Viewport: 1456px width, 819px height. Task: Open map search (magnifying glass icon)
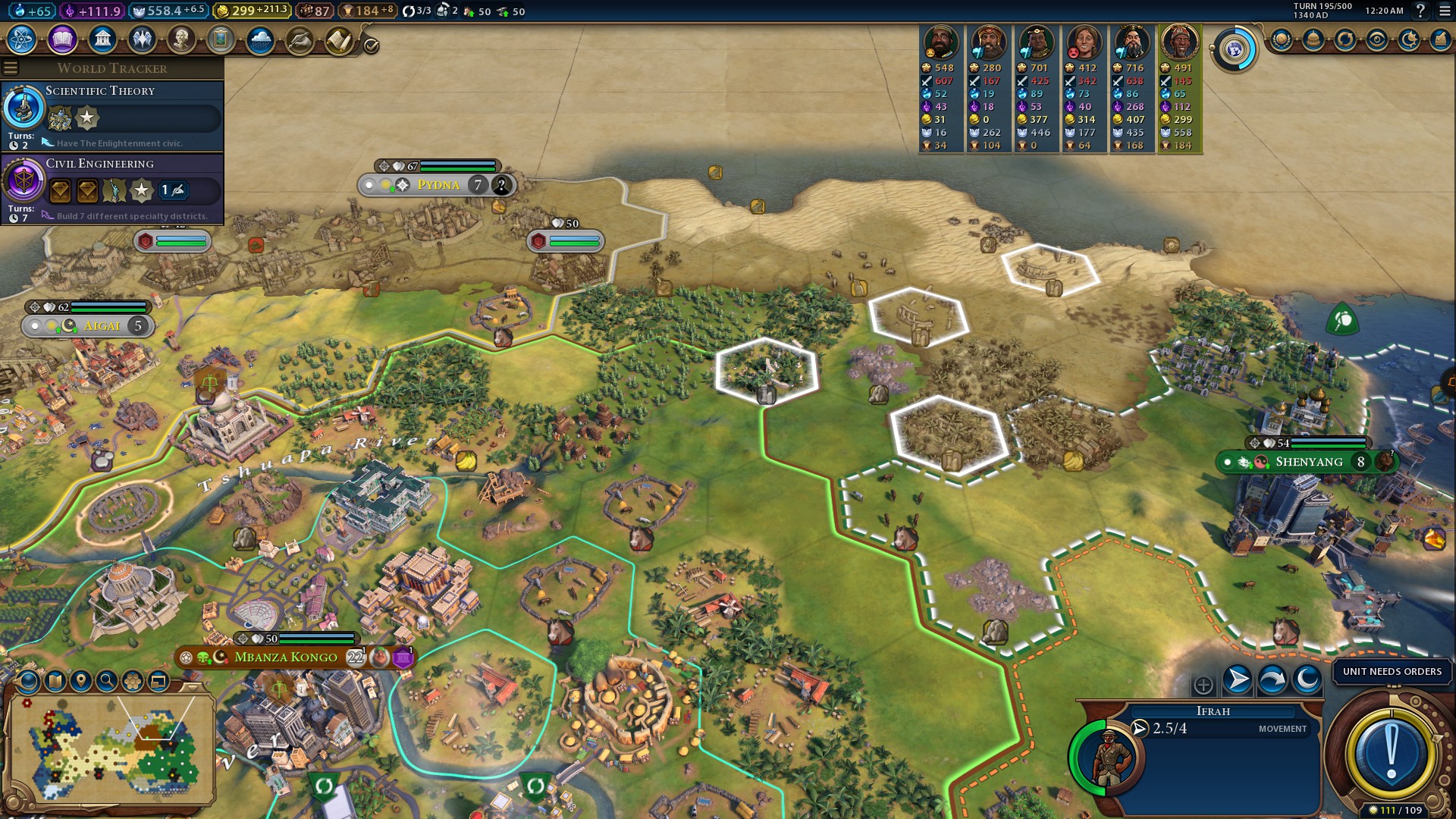(107, 681)
